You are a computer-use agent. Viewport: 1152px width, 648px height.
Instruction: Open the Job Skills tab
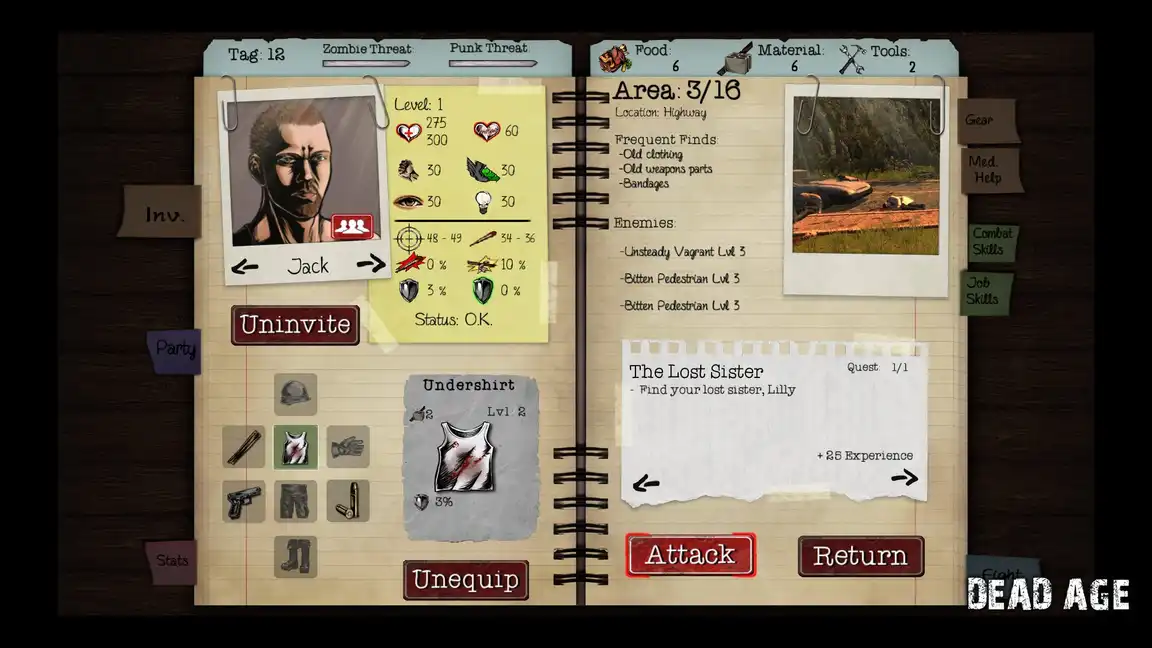(x=983, y=291)
